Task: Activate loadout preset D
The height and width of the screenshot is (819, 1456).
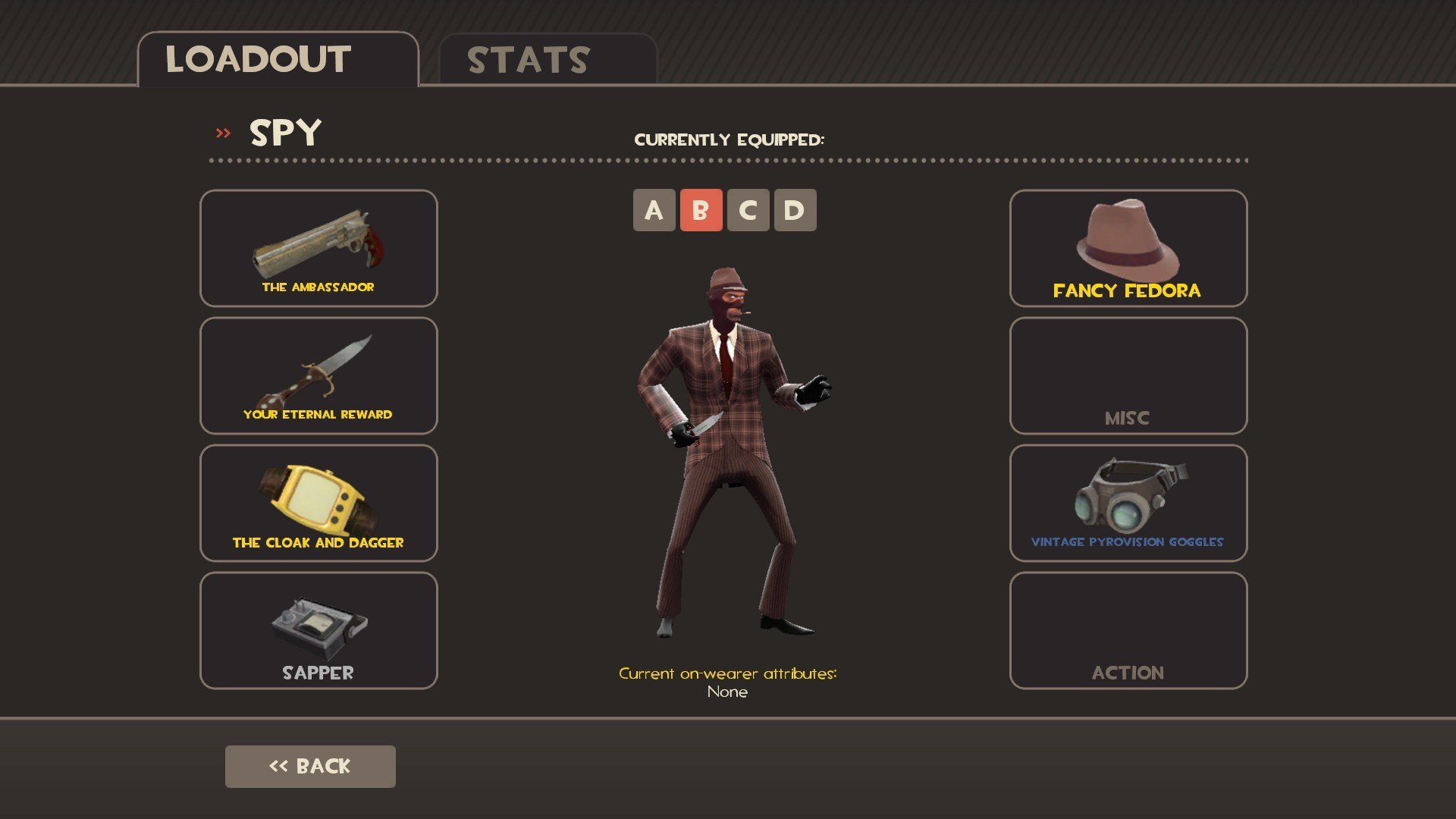Action: point(795,210)
